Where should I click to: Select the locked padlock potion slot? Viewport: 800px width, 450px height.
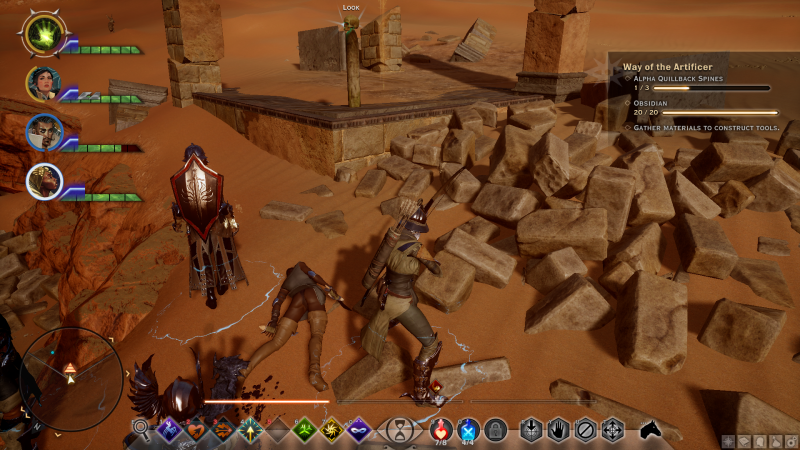pos(494,431)
